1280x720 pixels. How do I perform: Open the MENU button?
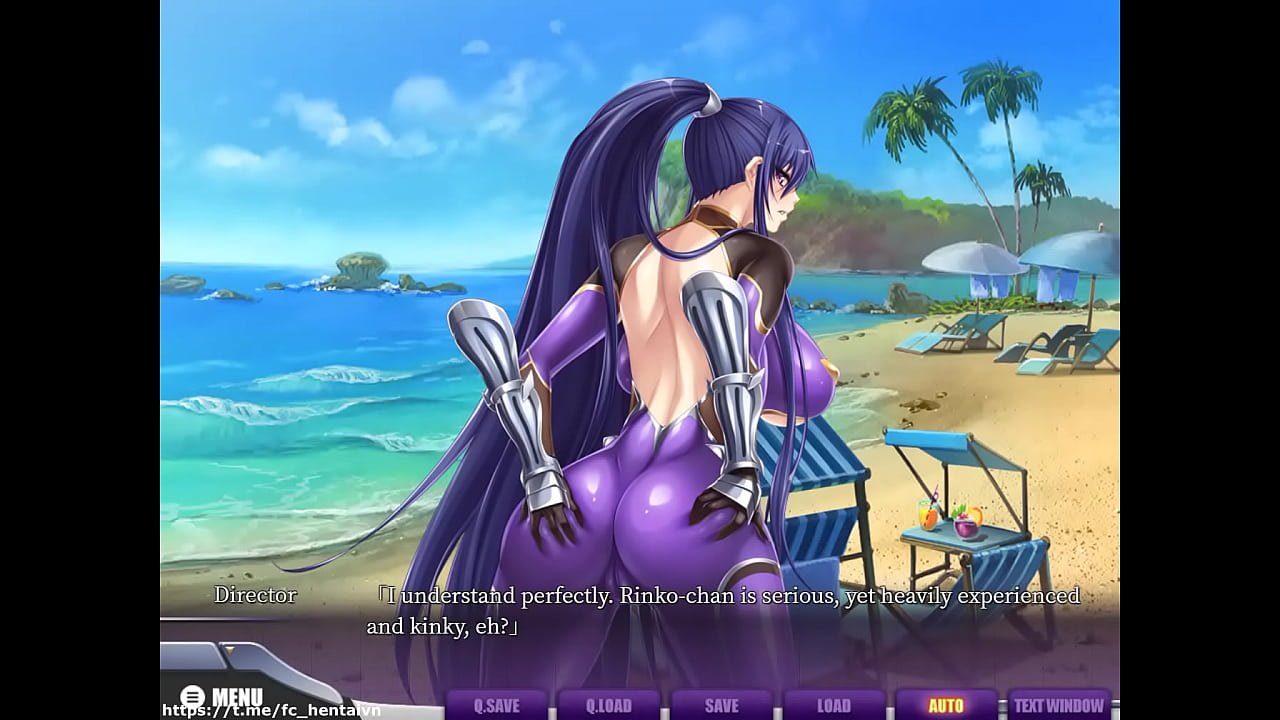[x=223, y=696]
